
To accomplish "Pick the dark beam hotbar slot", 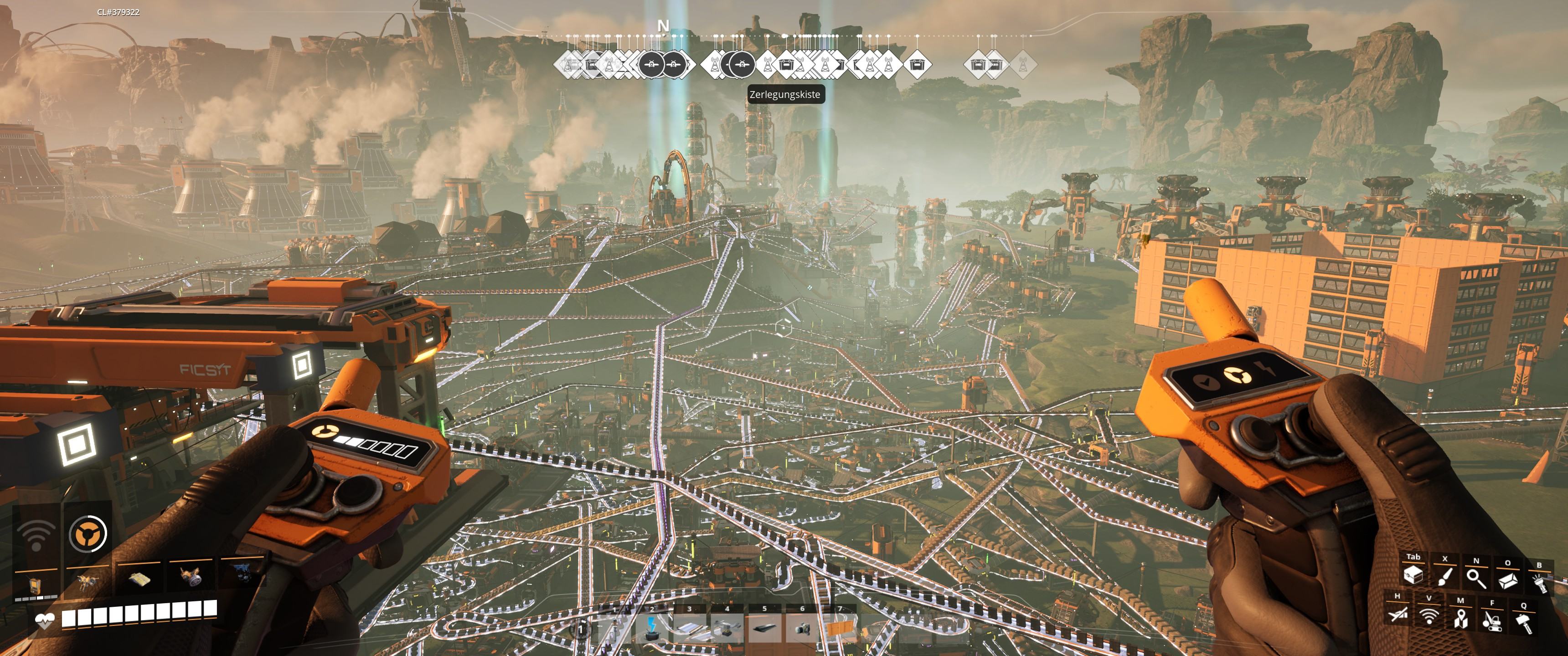I will pyautogui.click(x=764, y=629).
